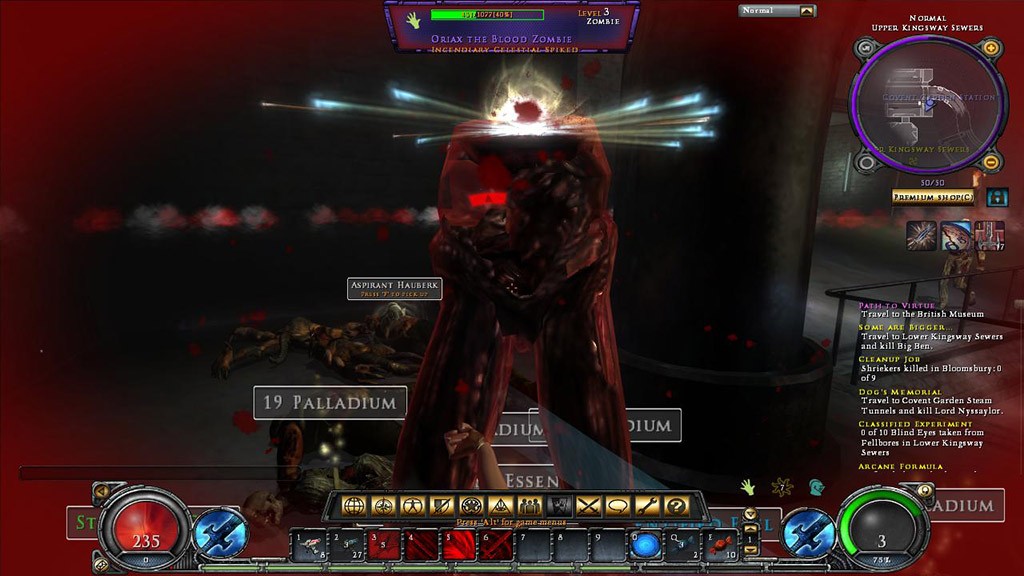Image resolution: width=1024 pixels, height=576 pixels.
Task: Zoom out the minimap with minus button
Action: 991,162
